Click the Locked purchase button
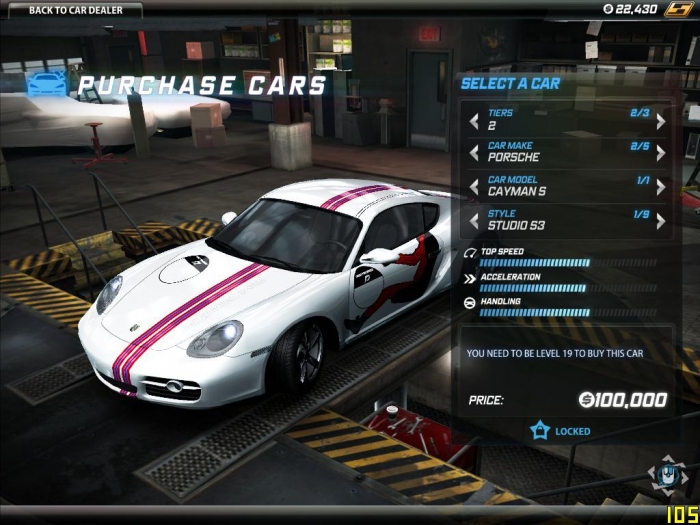The height and width of the screenshot is (525, 700). pyautogui.click(x=562, y=431)
